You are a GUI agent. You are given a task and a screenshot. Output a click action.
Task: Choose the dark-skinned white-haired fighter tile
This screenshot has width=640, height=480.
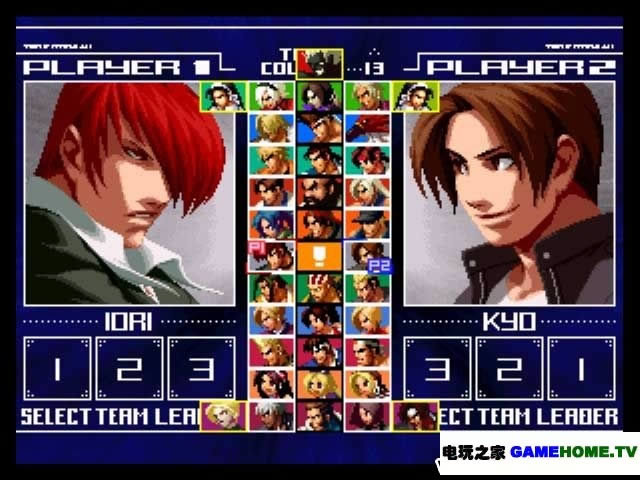[272, 415]
